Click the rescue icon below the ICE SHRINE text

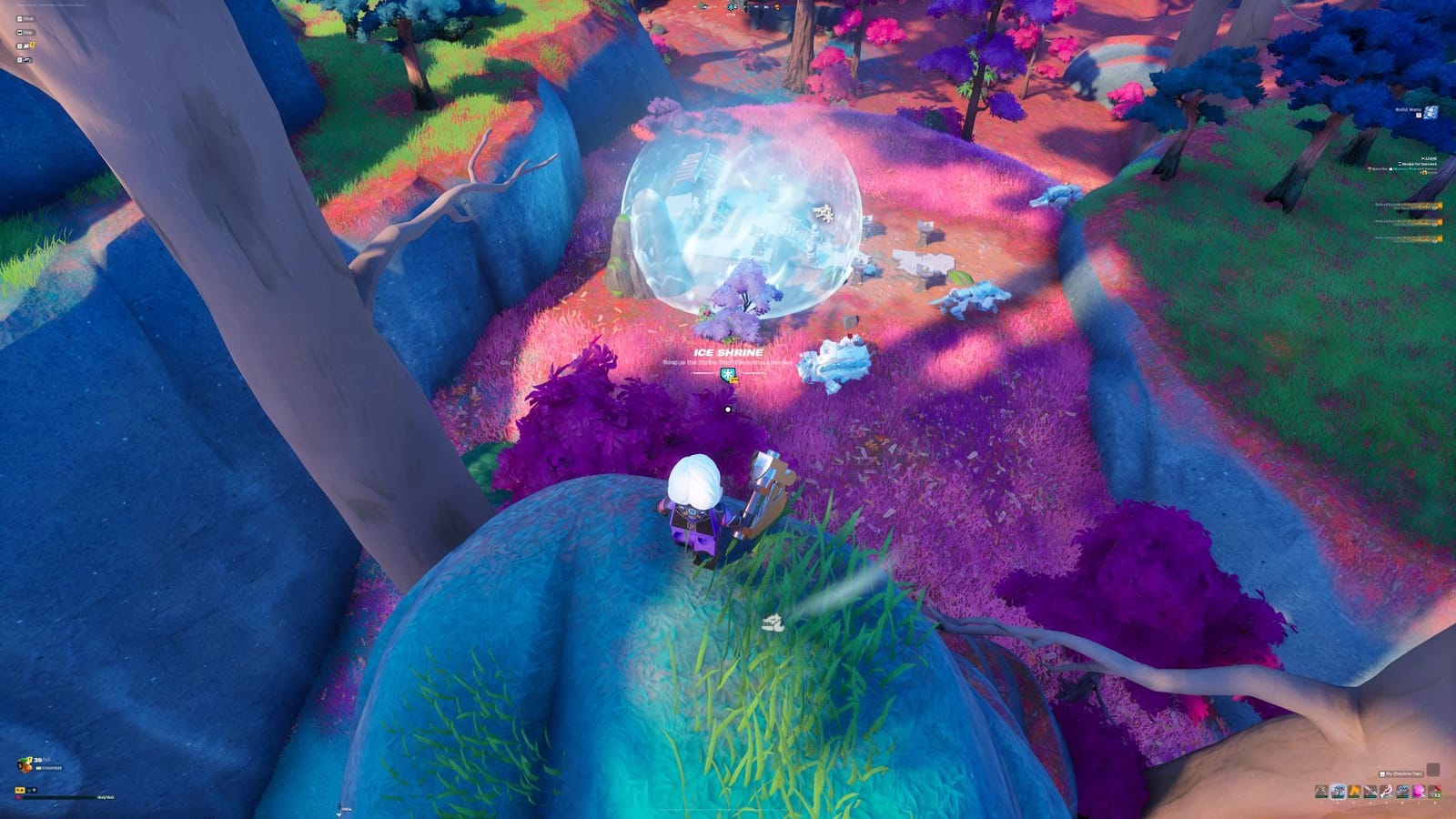(728, 375)
